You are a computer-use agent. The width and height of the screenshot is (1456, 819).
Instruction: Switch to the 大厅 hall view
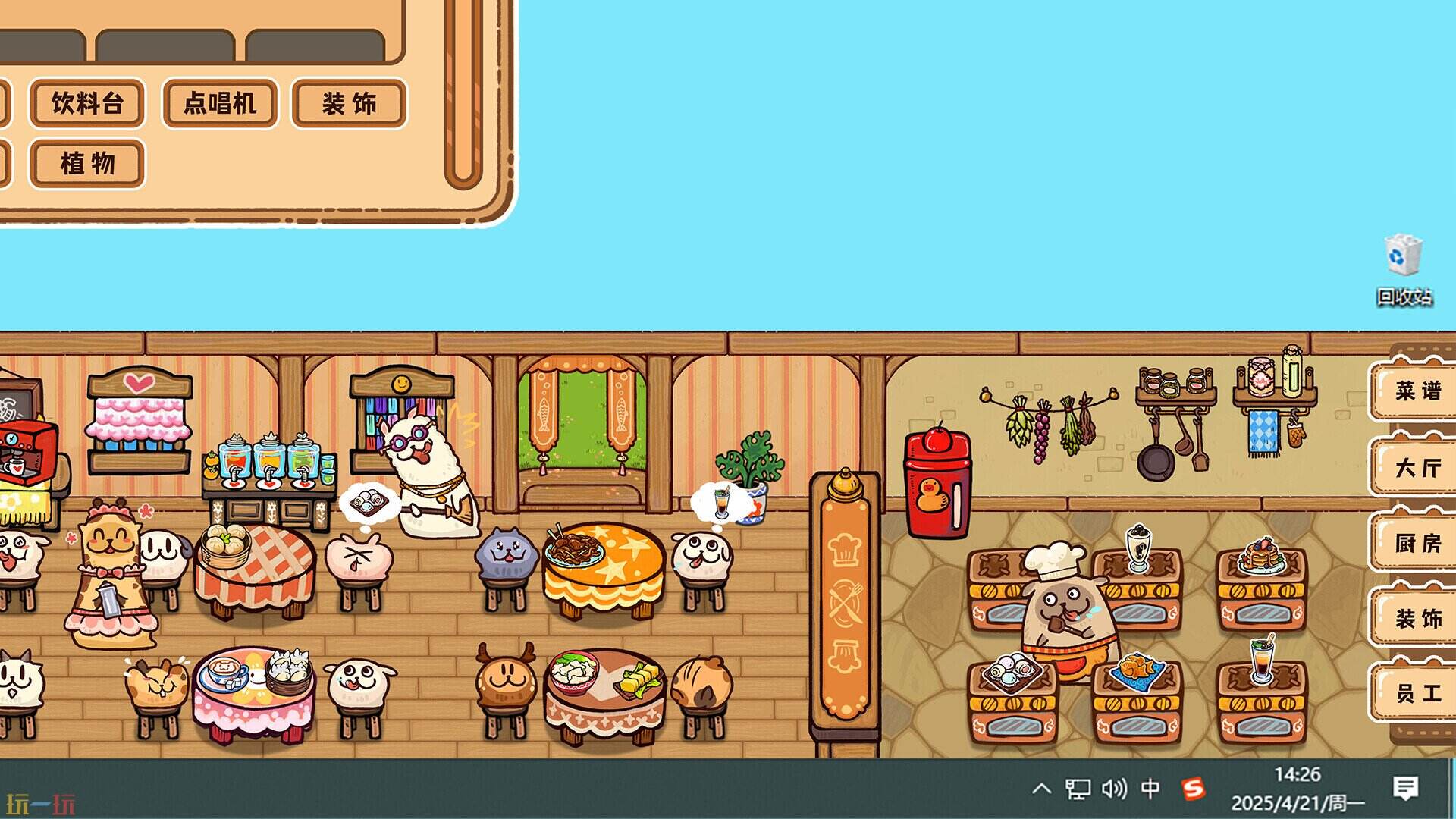pos(1417,467)
